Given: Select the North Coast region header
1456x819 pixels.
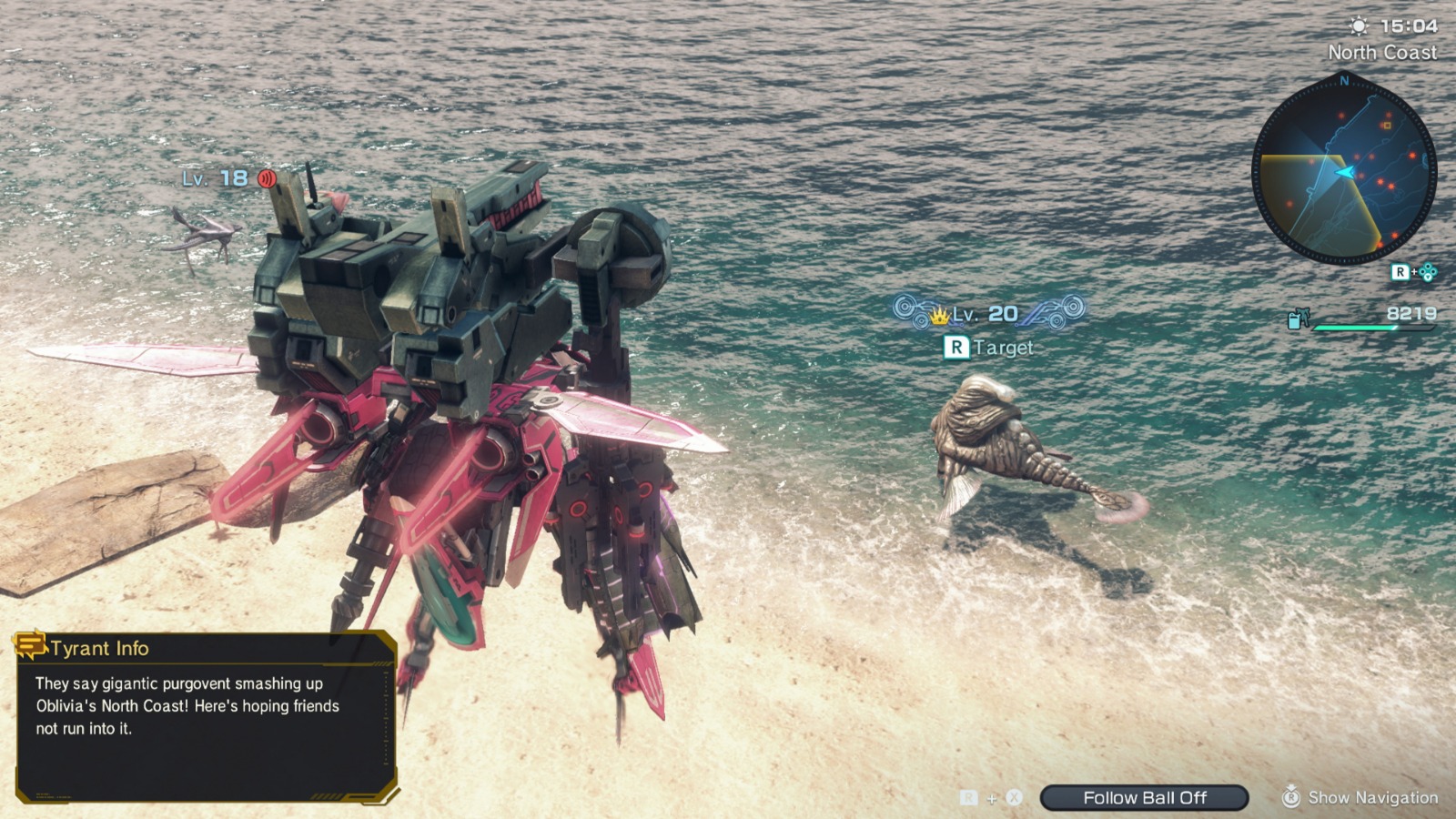Looking at the screenshot, I should [x=1384, y=53].
